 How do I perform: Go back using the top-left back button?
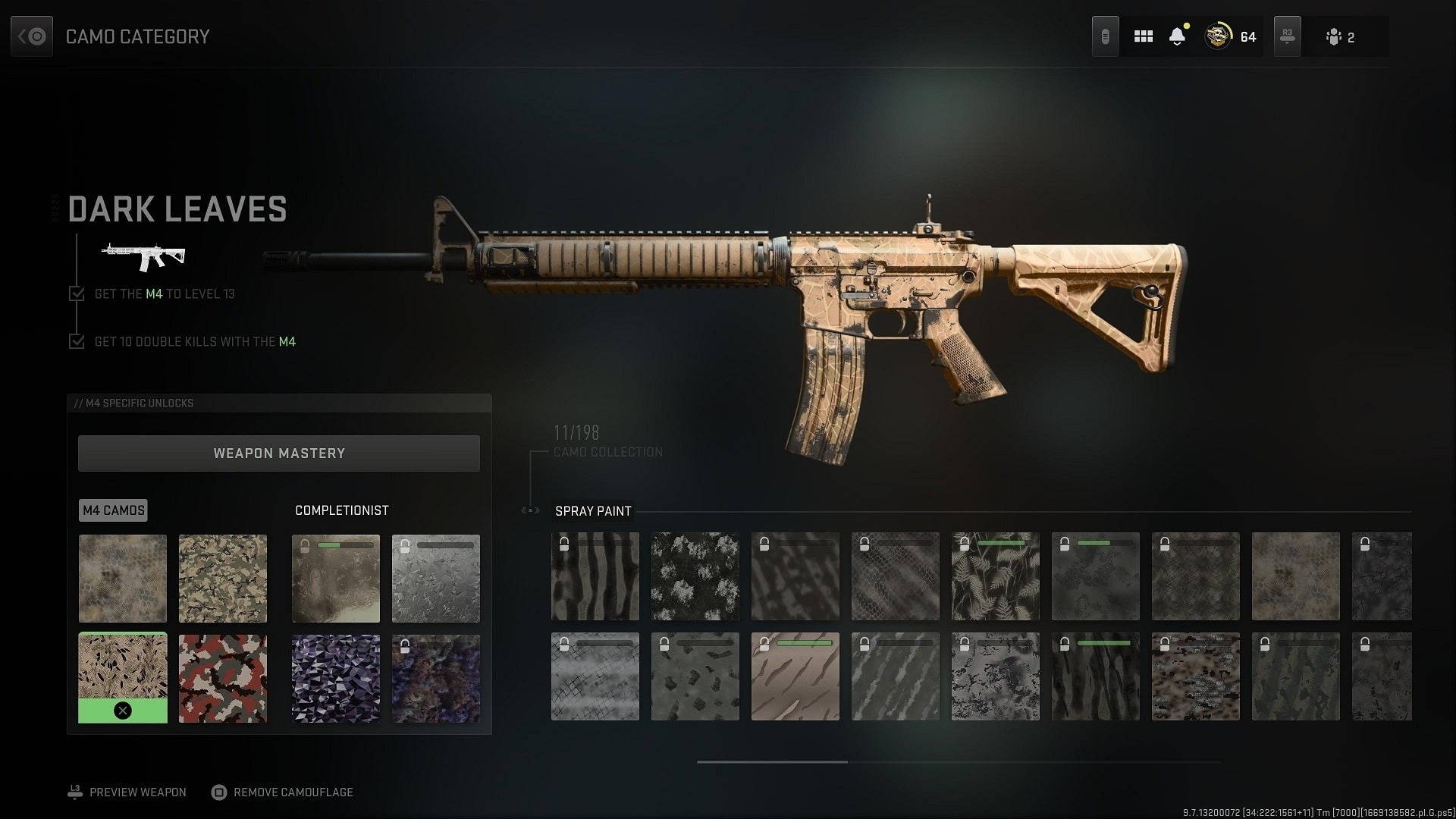pyautogui.click(x=32, y=36)
